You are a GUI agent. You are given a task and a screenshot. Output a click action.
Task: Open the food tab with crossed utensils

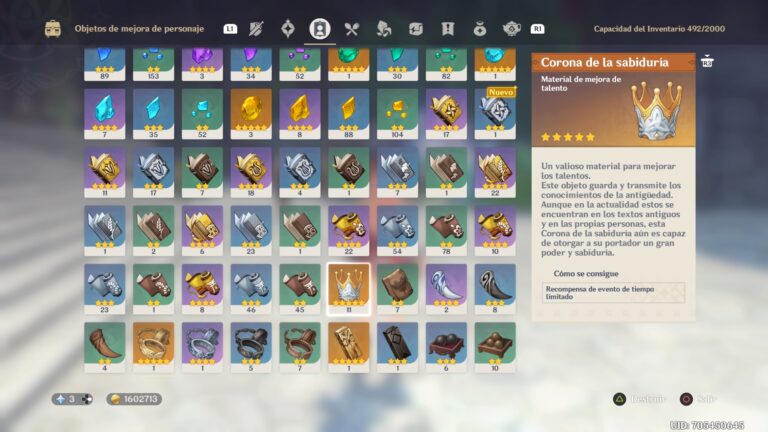point(351,28)
